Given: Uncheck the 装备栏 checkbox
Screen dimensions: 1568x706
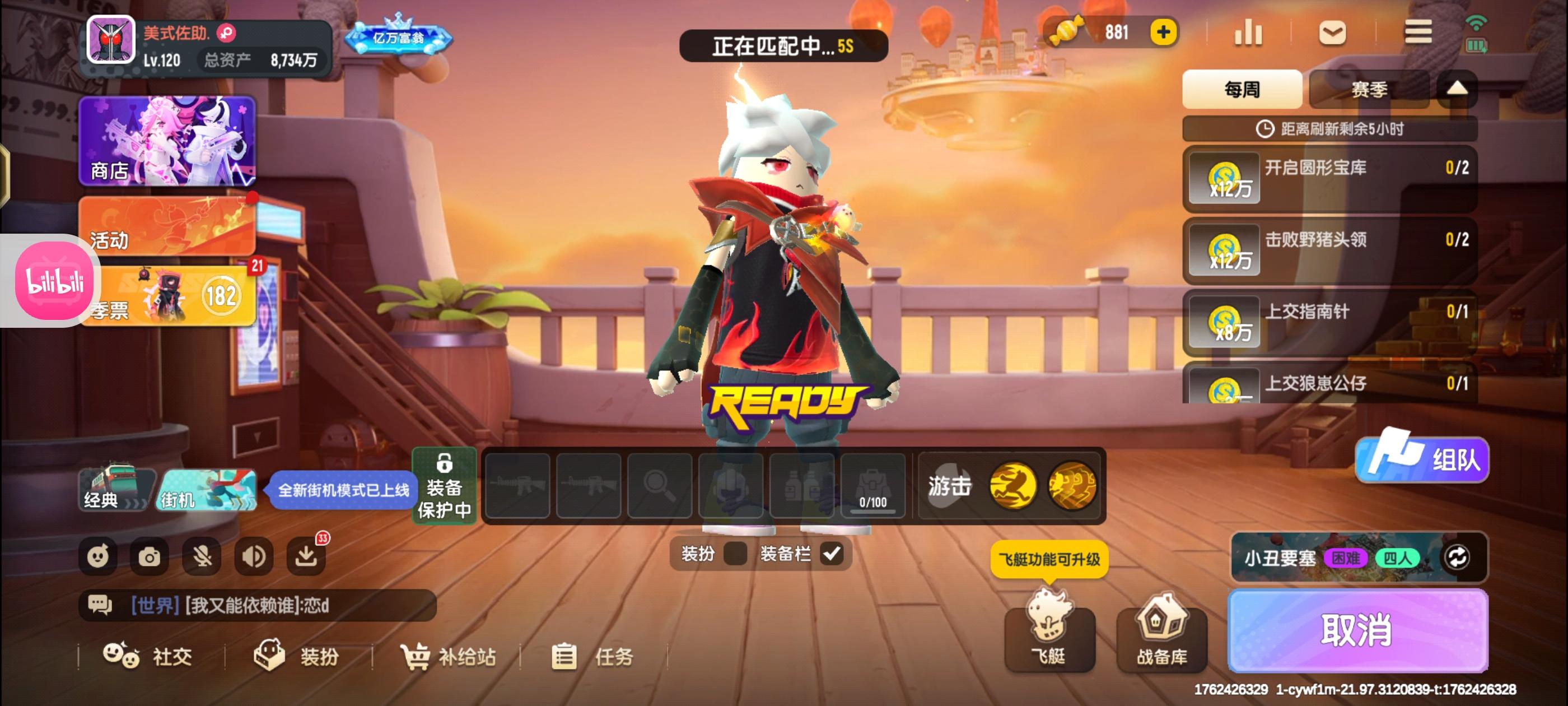Looking at the screenshot, I should tap(832, 554).
